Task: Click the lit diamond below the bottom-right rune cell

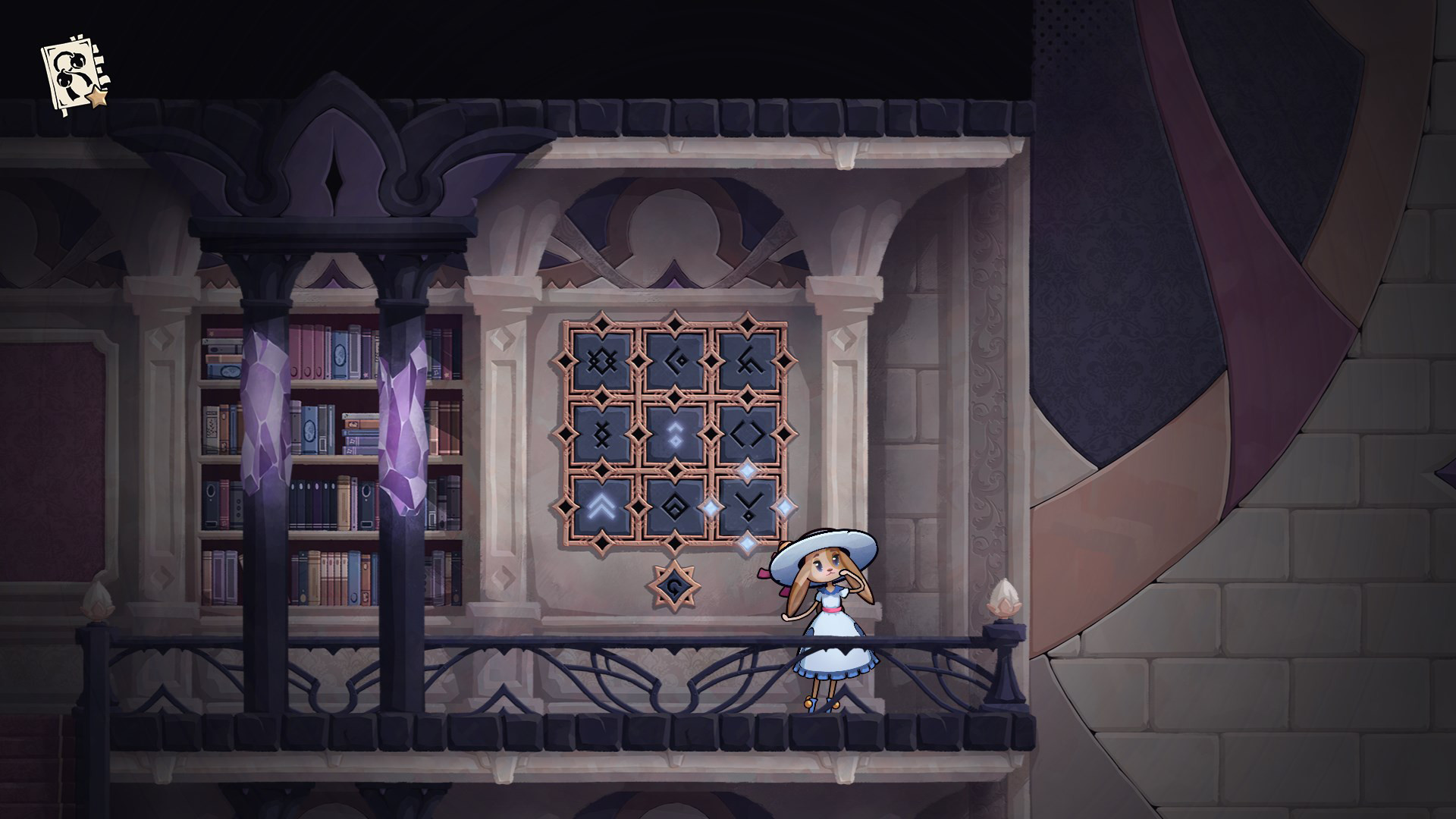Action: point(748,541)
